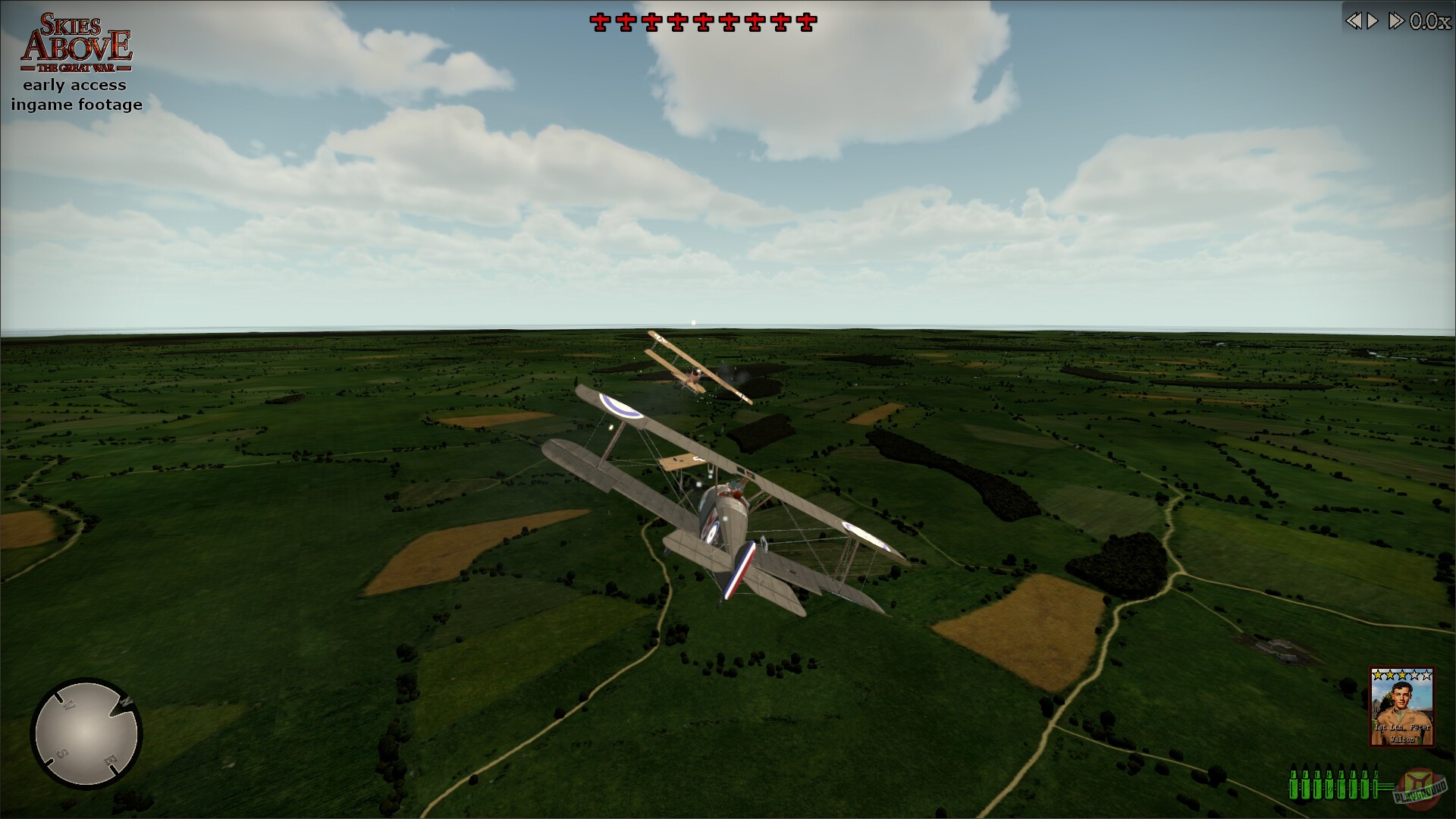Image resolution: width=1456 pixels, height=819 pixels.
Task: Select the first red enemy plane icon
Action: (601, 22)
